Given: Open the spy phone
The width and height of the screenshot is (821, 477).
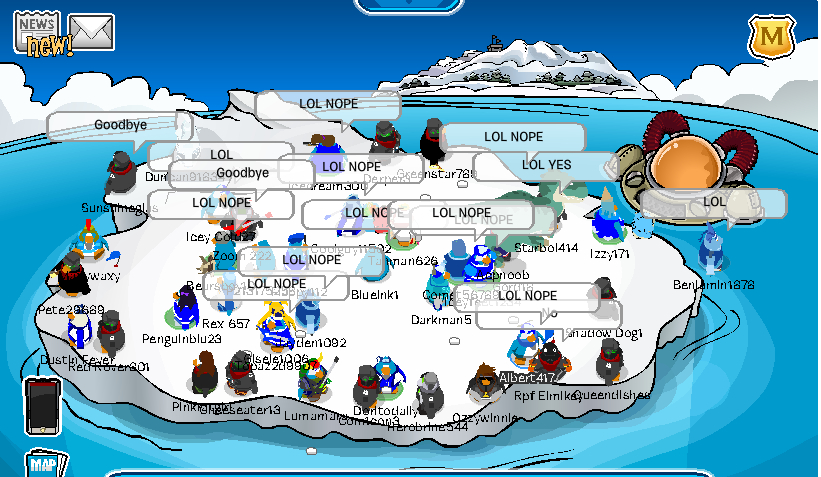Looking at the screenshot, I should pos(43,404).
